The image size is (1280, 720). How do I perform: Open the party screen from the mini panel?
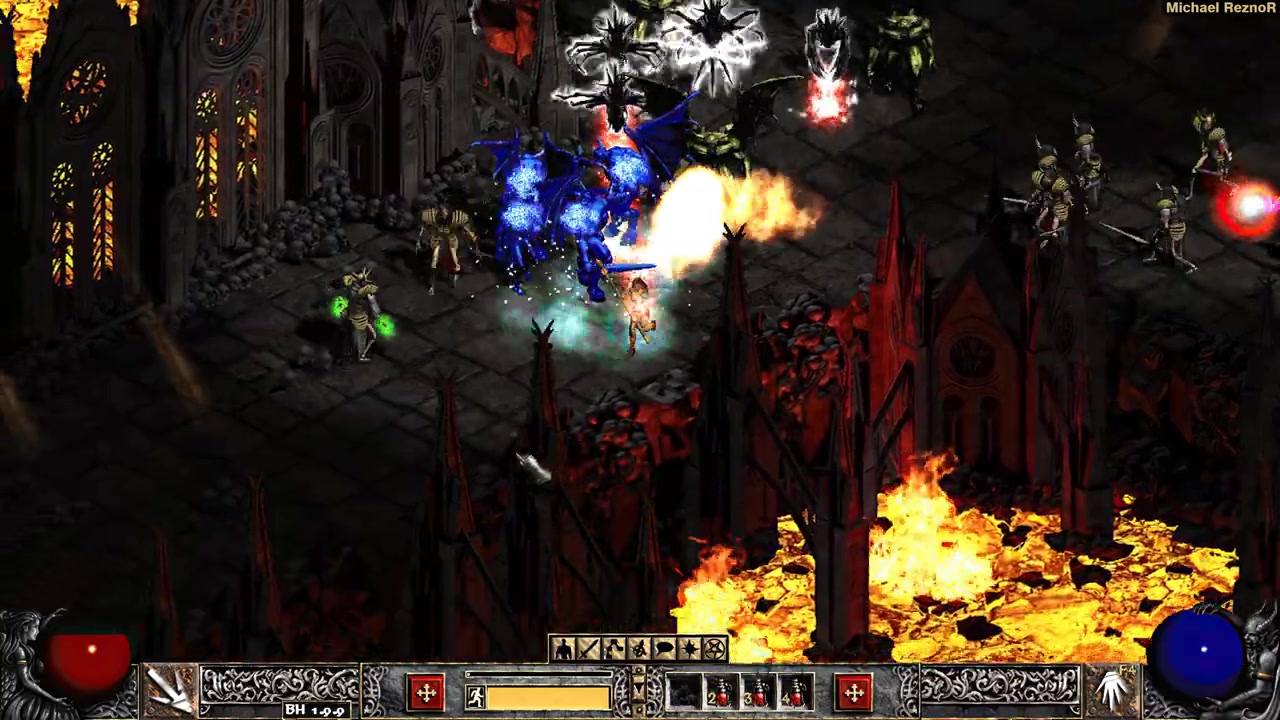pos(638,650)
